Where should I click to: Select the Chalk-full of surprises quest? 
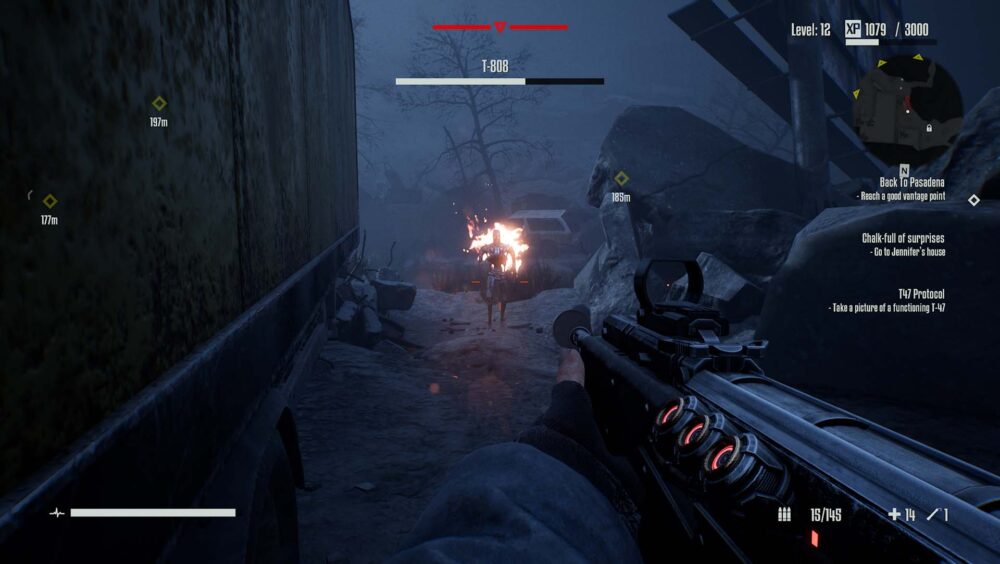(903, 238)
